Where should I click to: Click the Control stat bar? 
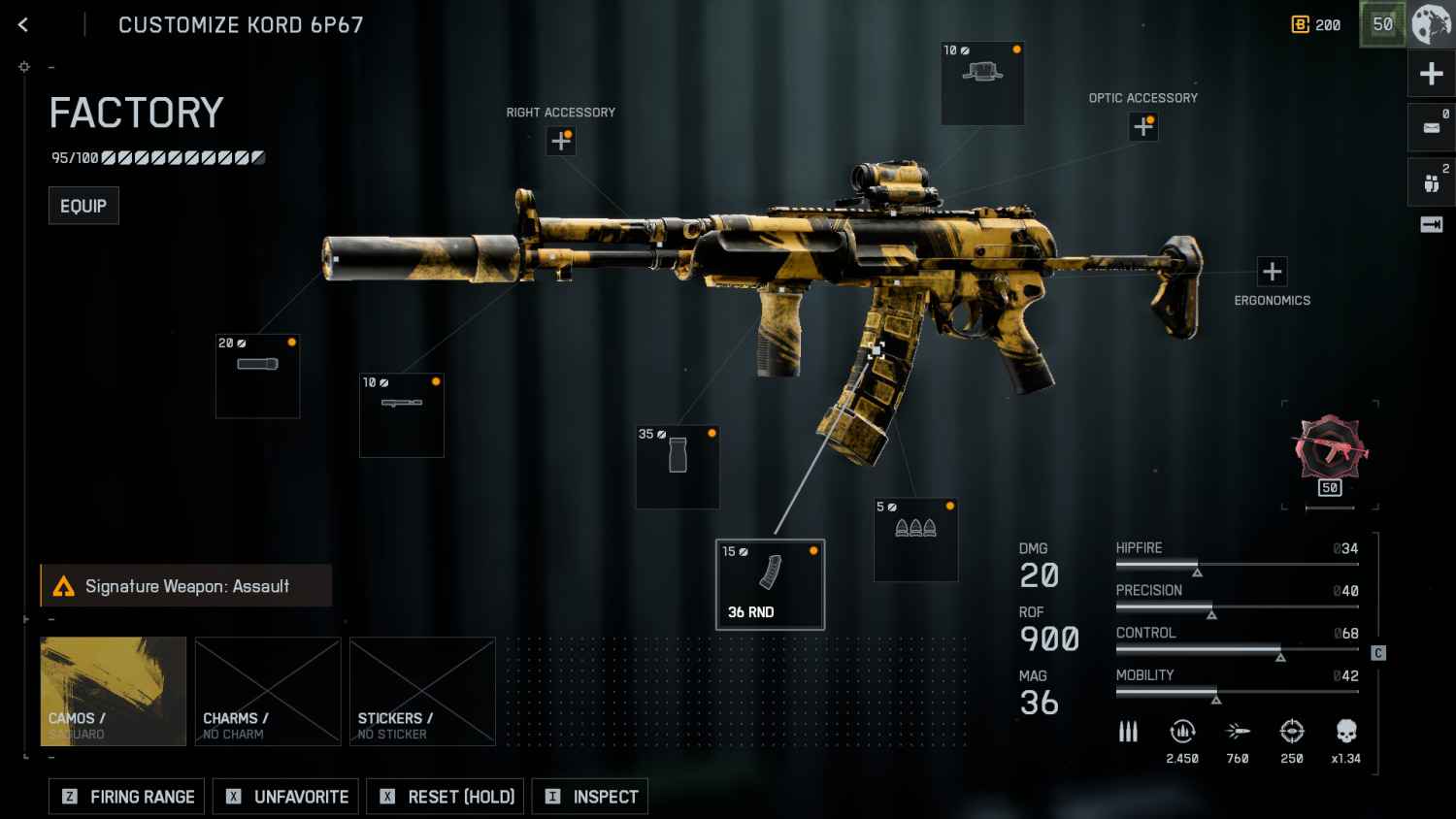(1237, 645)
